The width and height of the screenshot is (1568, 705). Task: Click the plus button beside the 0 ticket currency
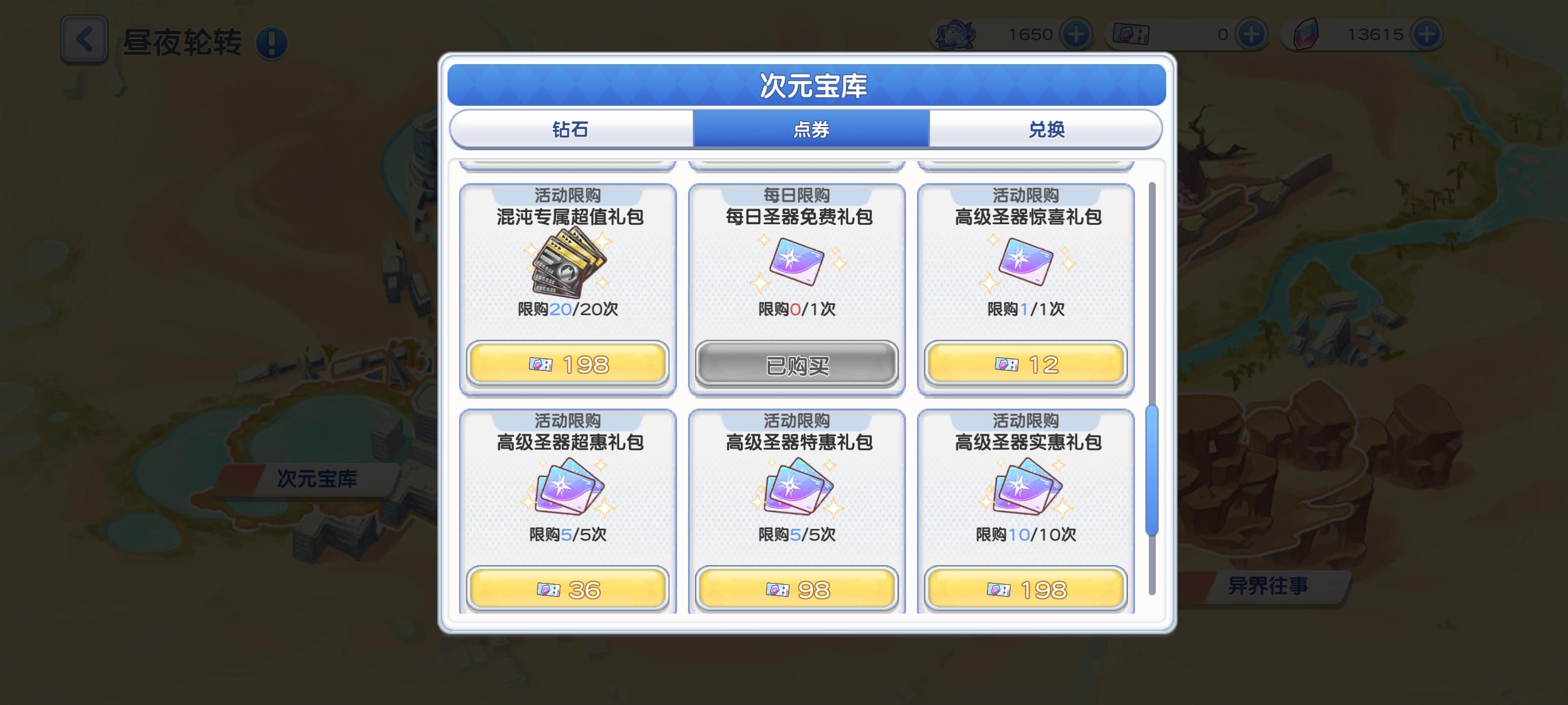tap(1252, 34)
